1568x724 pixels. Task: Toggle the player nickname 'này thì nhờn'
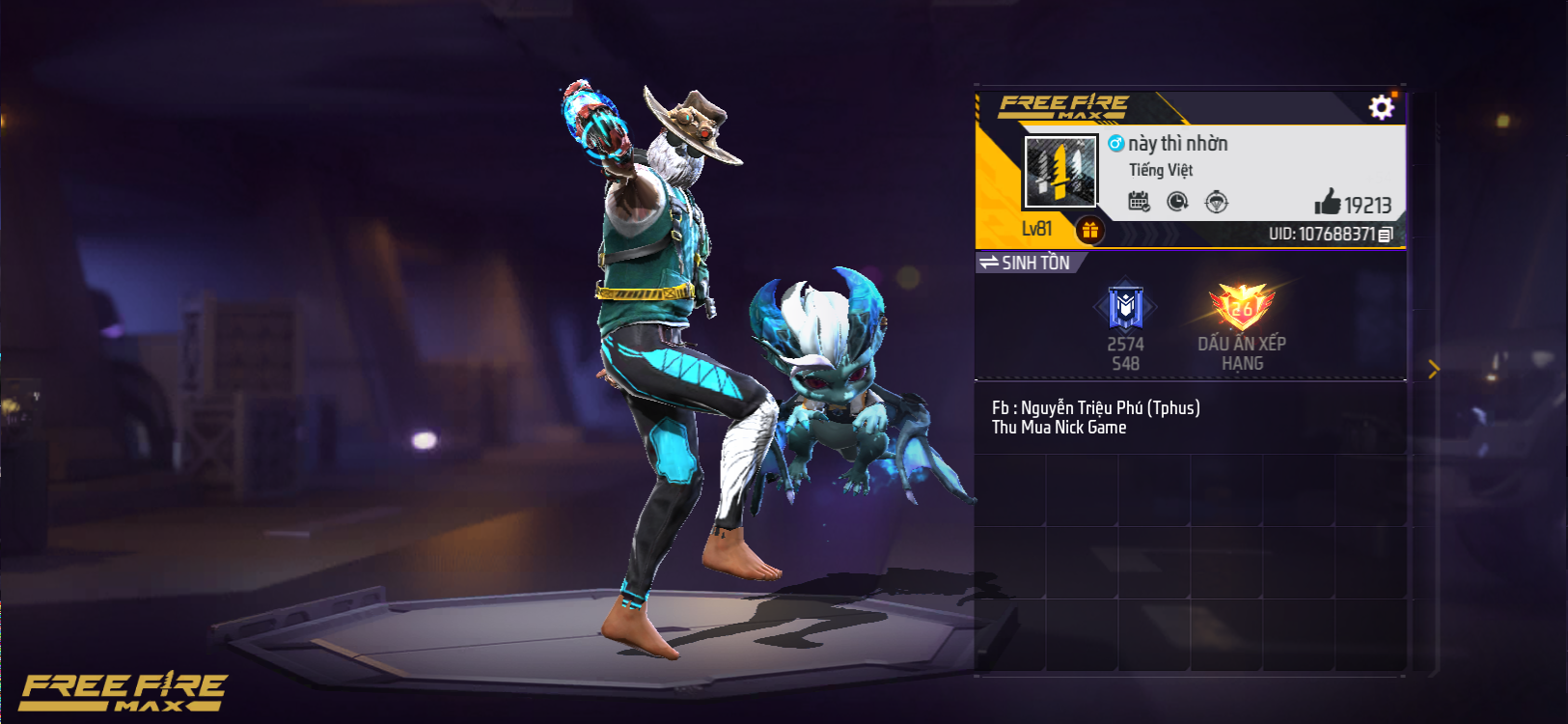click(x=1178, y=143)
